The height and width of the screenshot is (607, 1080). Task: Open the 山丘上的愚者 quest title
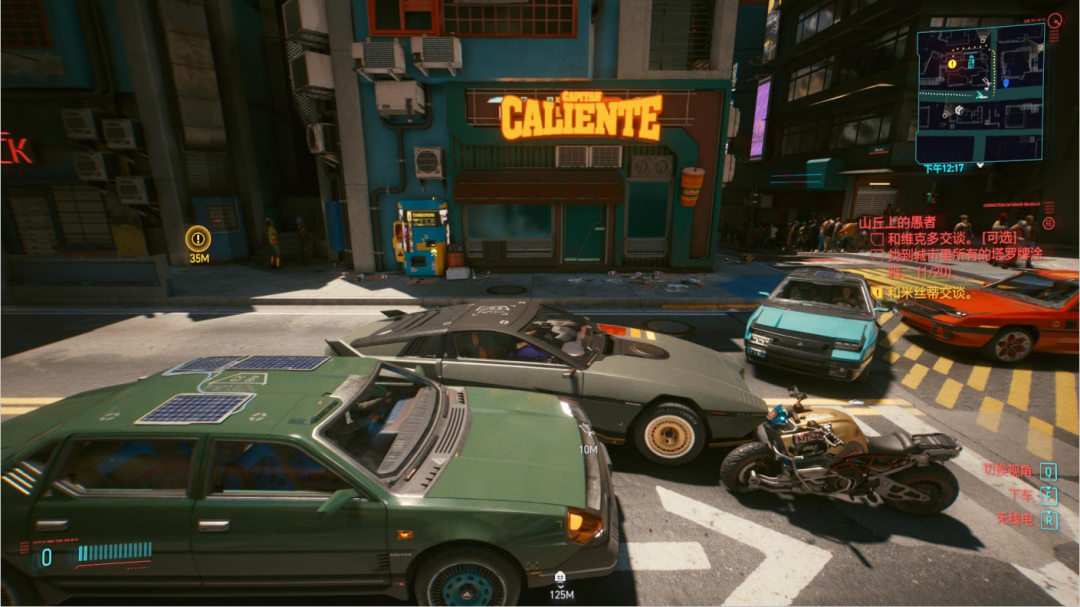pyautogui.click(x=898, y=223)
